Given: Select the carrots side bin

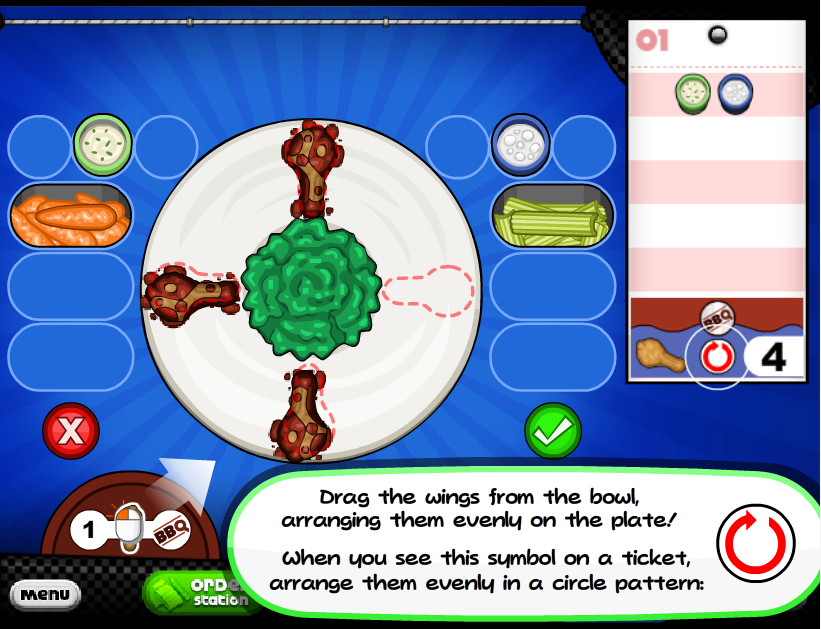Looking at the screenshot, I should (x=70, y=215).
